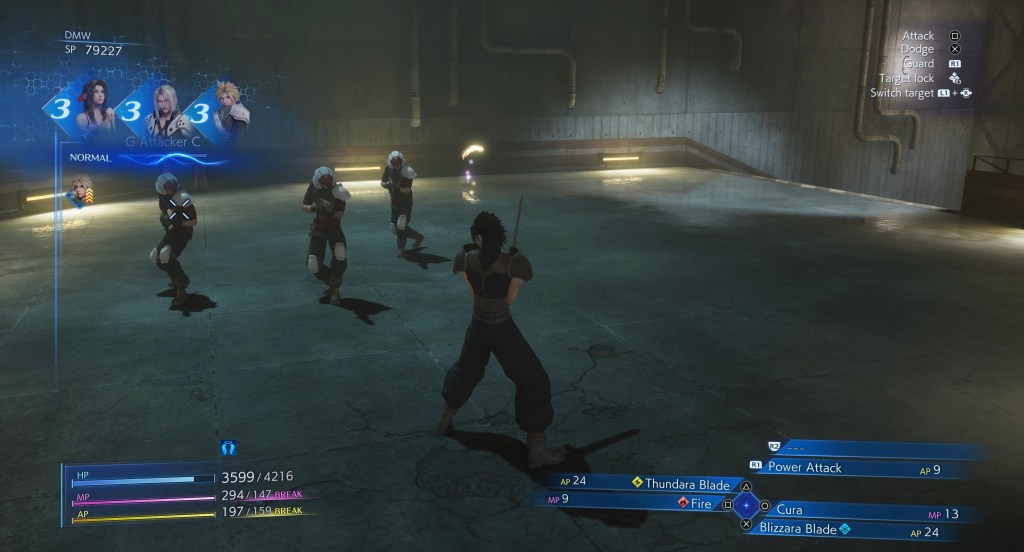Image resolution: width=1024 pixels, height=552 pixels.
Task: Trigger the Power Attack ability
Action: [x=805, y=467]
